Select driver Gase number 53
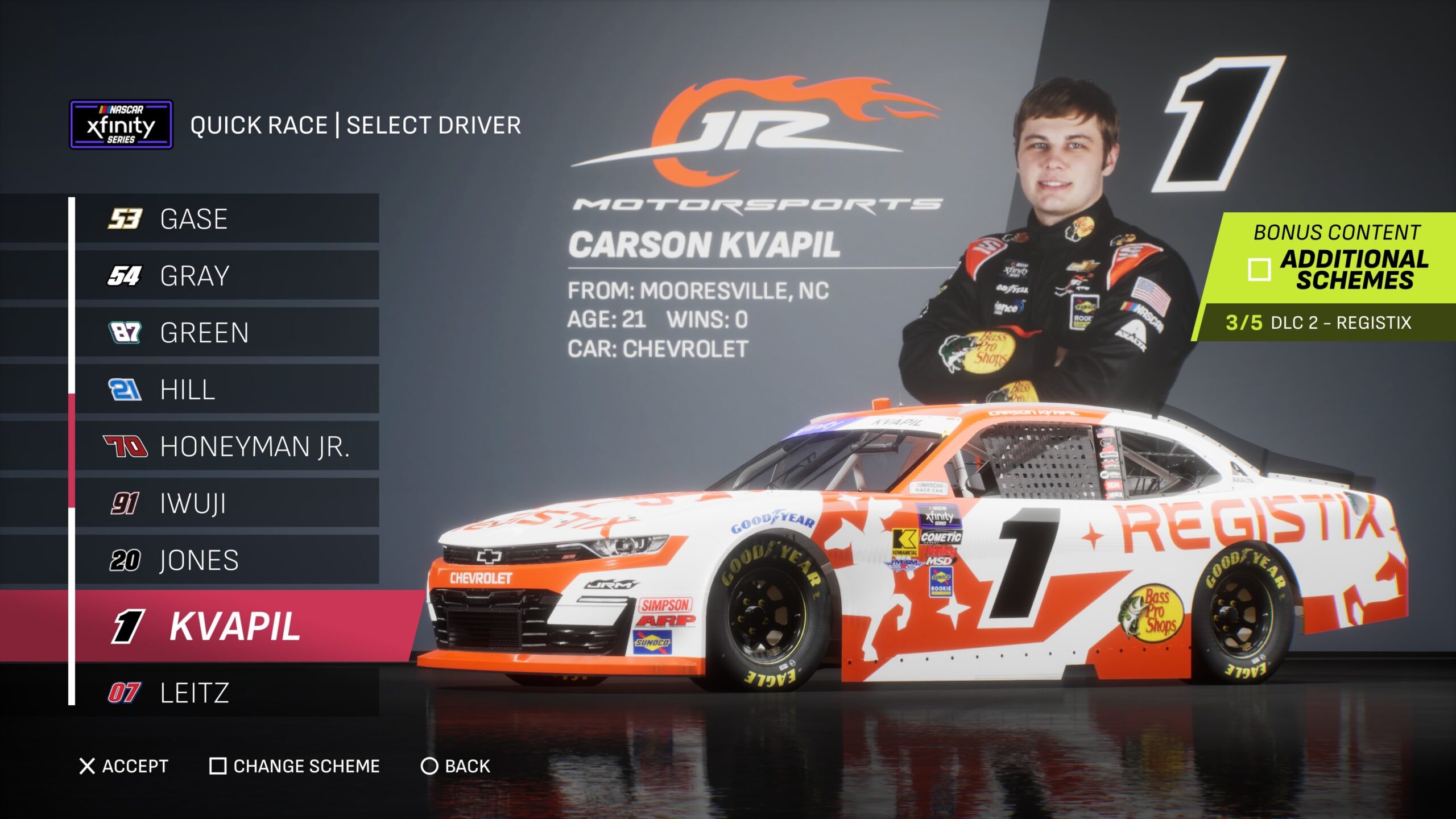Viewport: 1456px width, 819px height. tap(226, 219)
